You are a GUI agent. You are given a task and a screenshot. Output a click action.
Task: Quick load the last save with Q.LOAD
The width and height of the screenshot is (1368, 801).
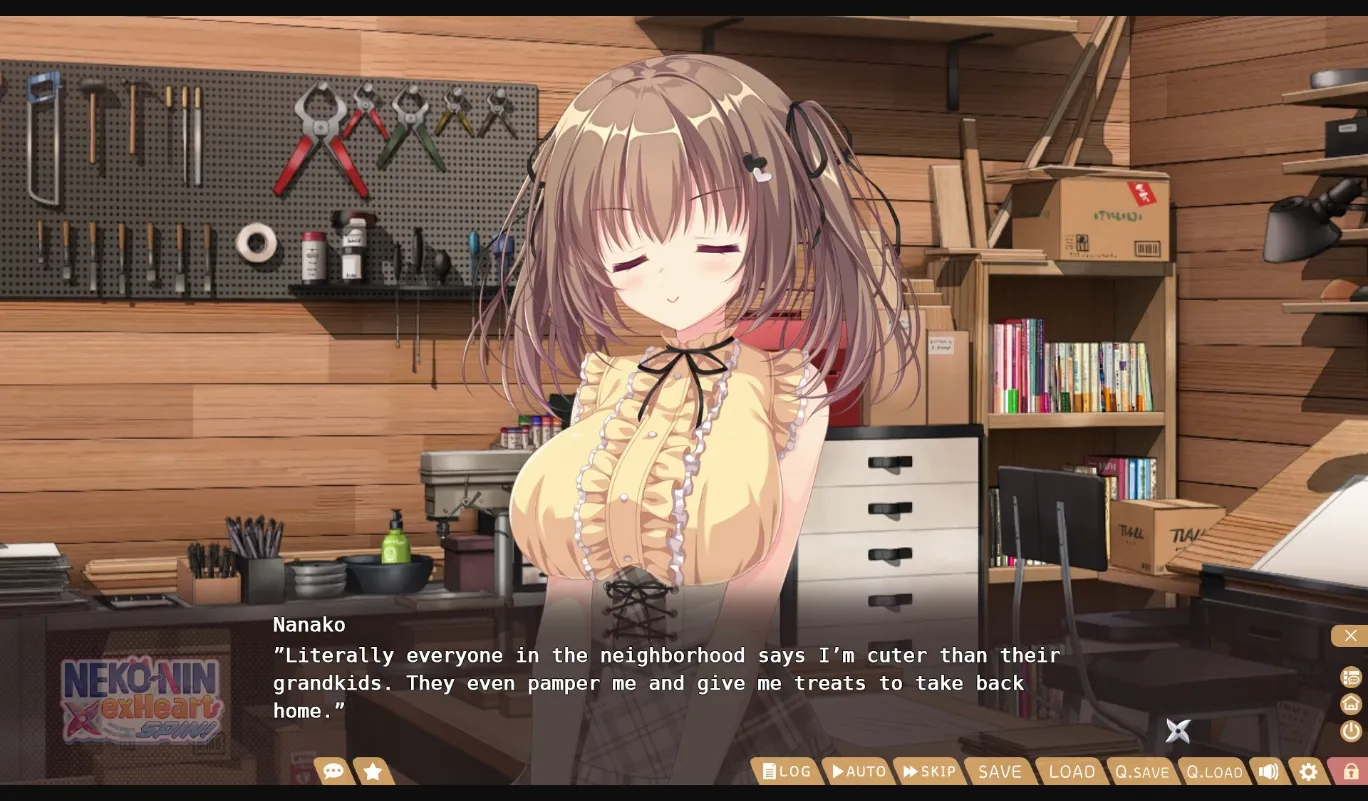pyautogui.click(x=1213, y=771)
